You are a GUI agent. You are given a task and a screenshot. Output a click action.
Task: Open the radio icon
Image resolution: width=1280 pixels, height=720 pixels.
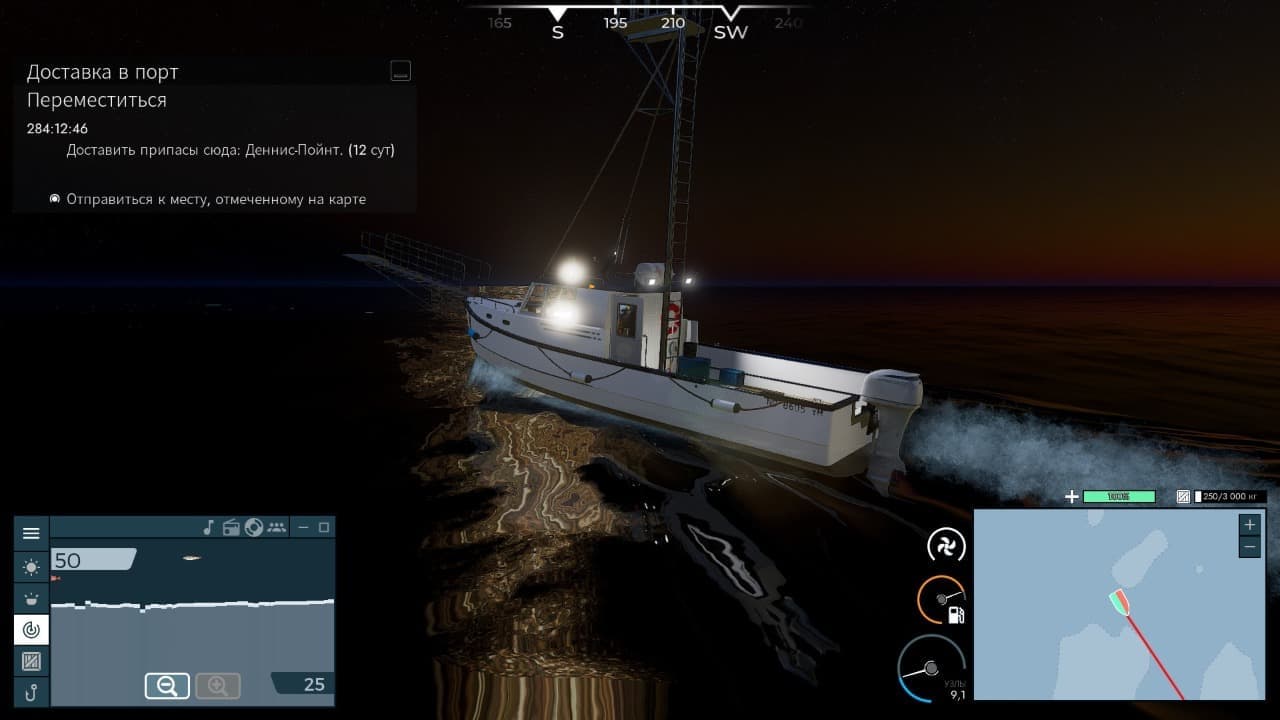tap(231, 527)
